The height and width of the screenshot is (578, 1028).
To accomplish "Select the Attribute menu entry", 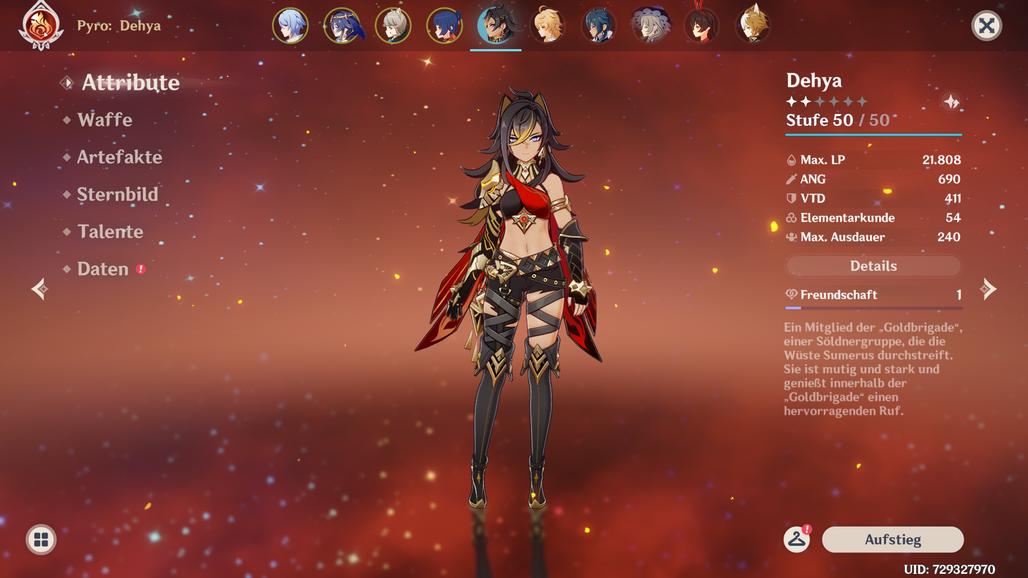I will pos(130,83).
